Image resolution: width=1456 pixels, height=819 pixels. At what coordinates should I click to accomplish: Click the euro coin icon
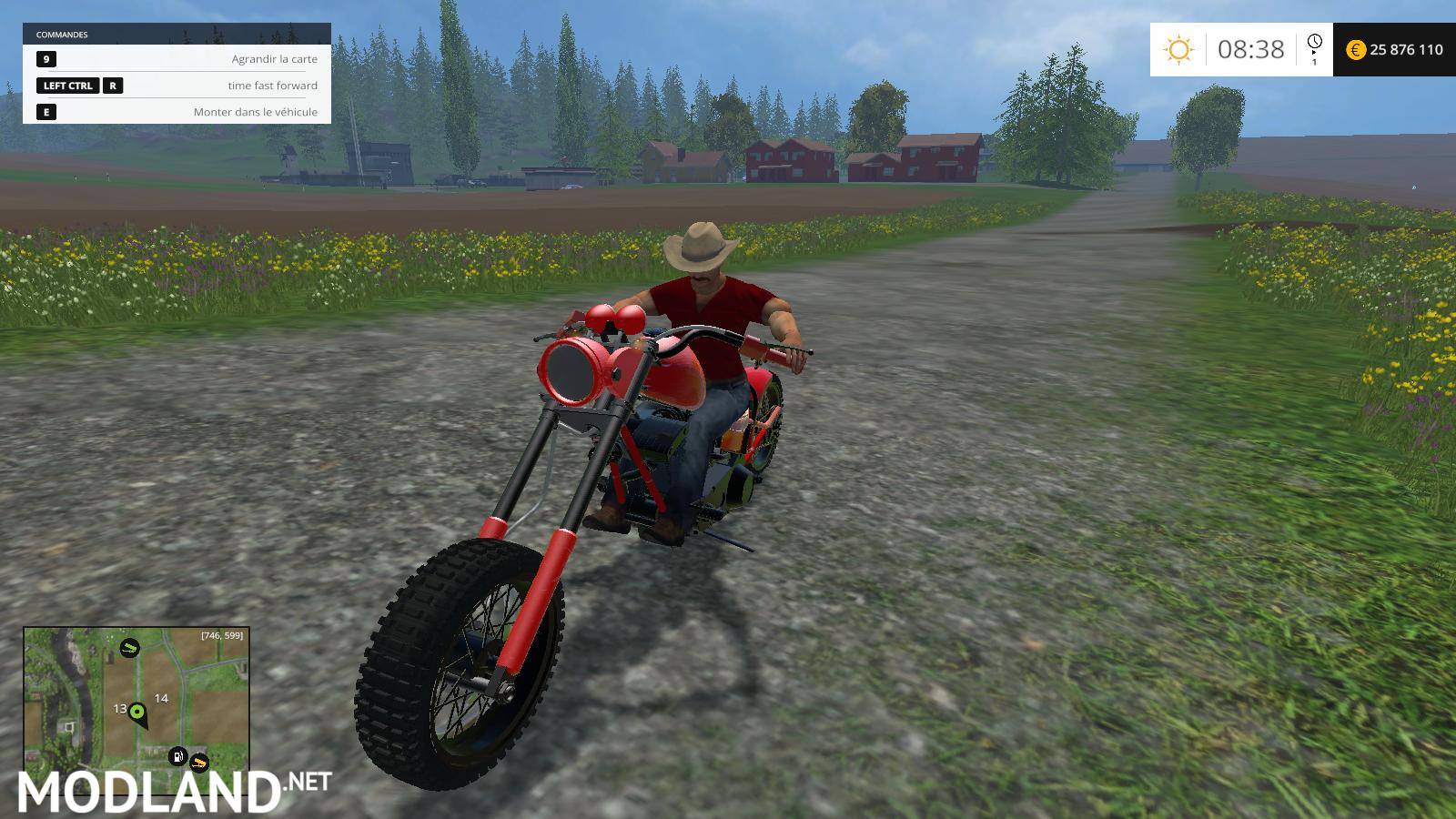(1356, 50)
